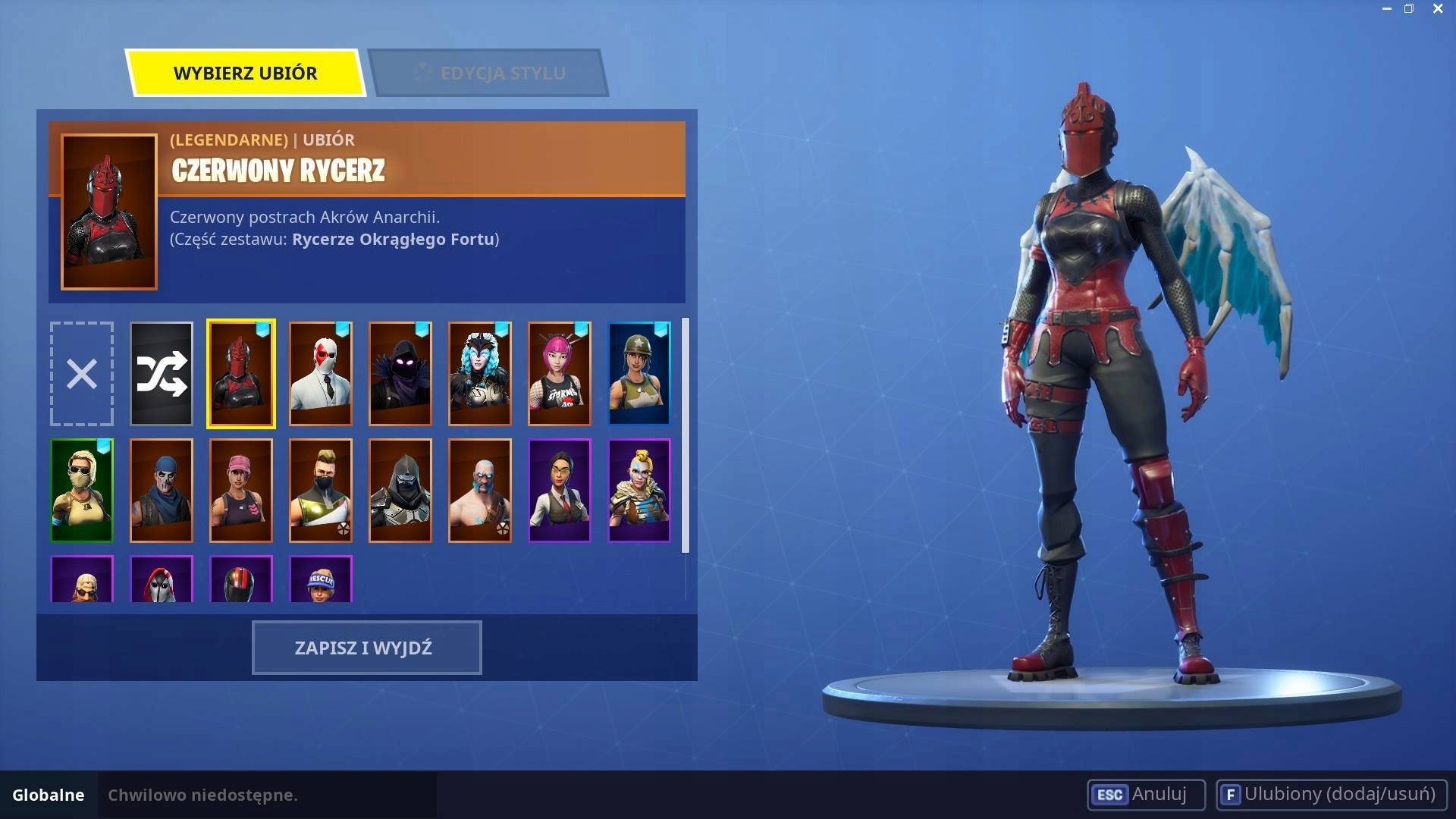Choose the bald bearded Ragnarok outfit
This screenshot has width=1456, height=819.
click(x=480, y=491)
